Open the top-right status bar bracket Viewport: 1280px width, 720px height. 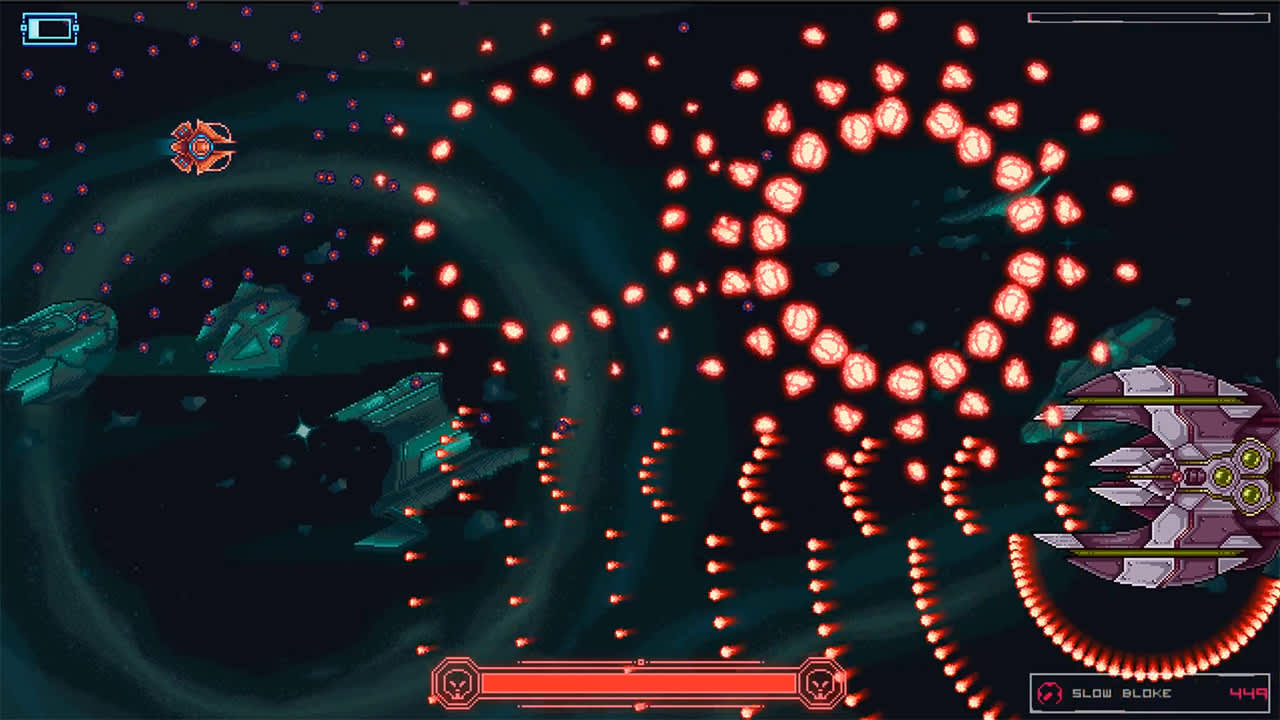1150,17
